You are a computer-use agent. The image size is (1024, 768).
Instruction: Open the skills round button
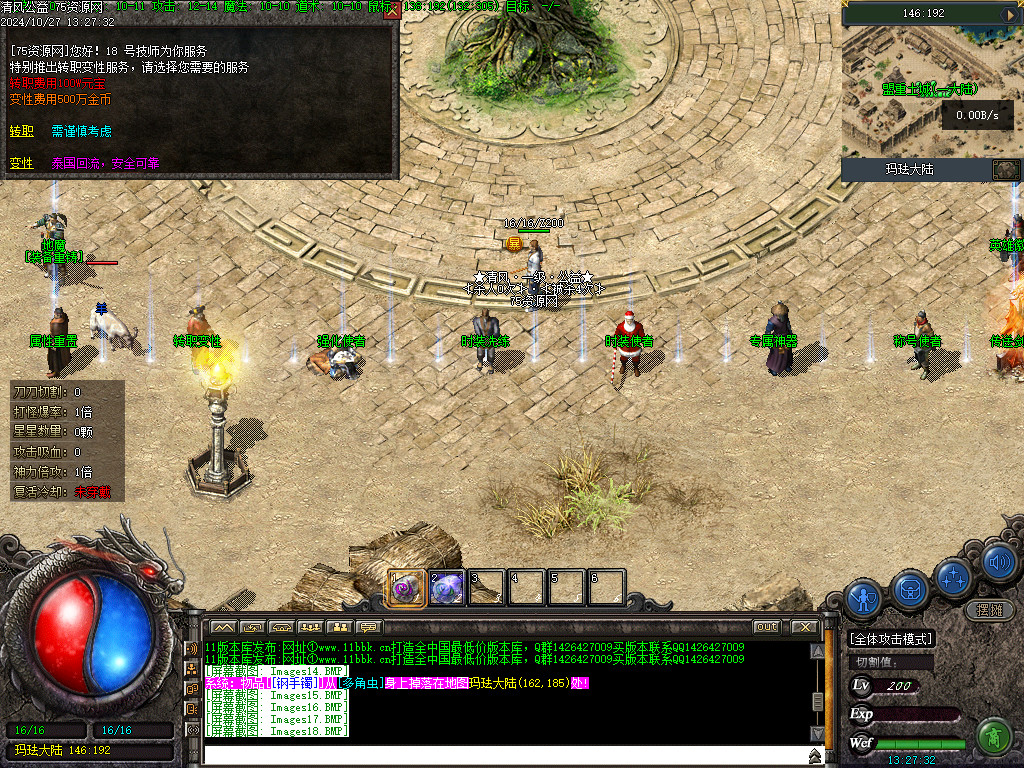(x=955, y=576)
